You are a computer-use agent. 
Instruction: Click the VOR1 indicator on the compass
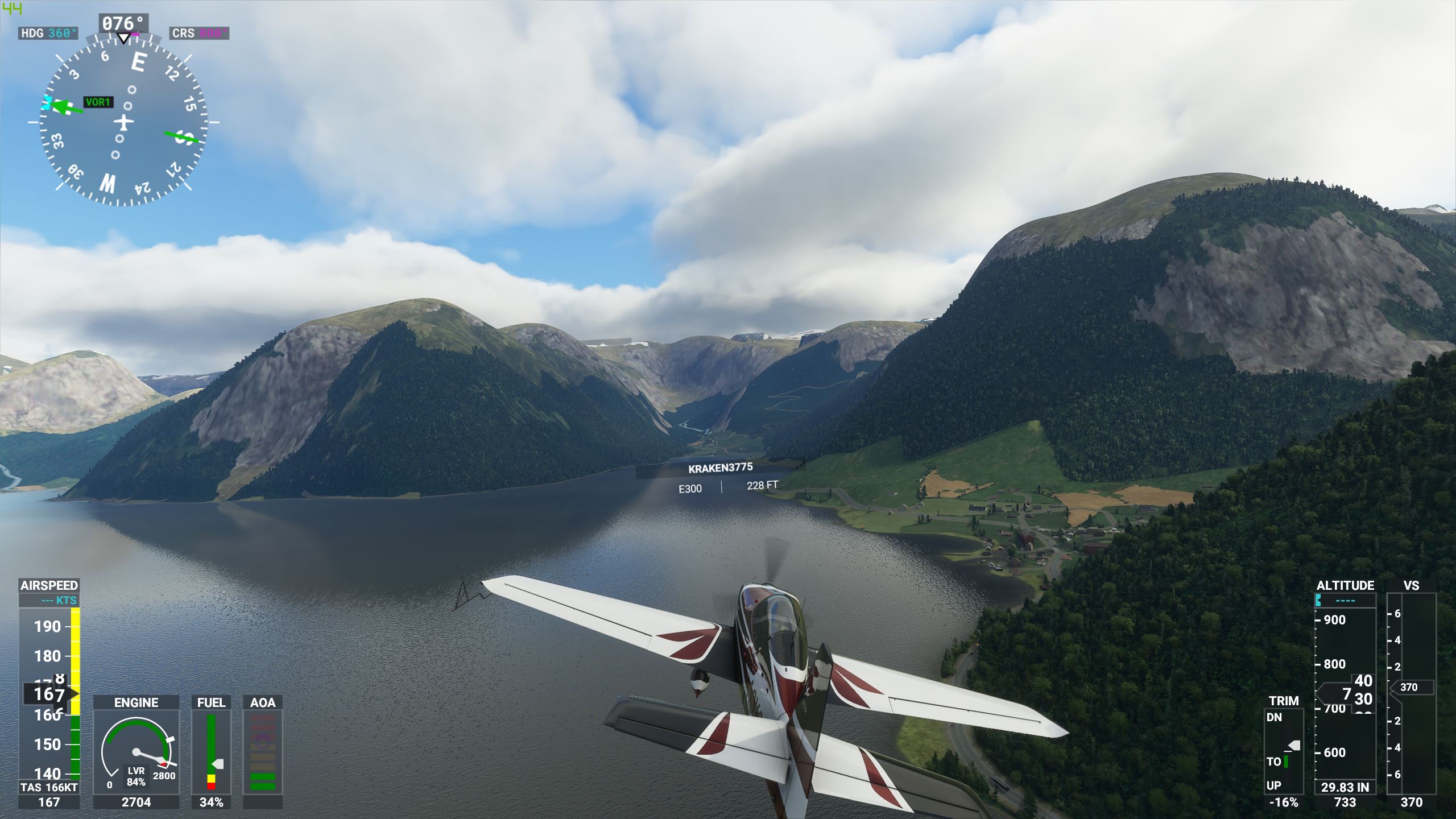pyautogui.click(x=100, y=102)
